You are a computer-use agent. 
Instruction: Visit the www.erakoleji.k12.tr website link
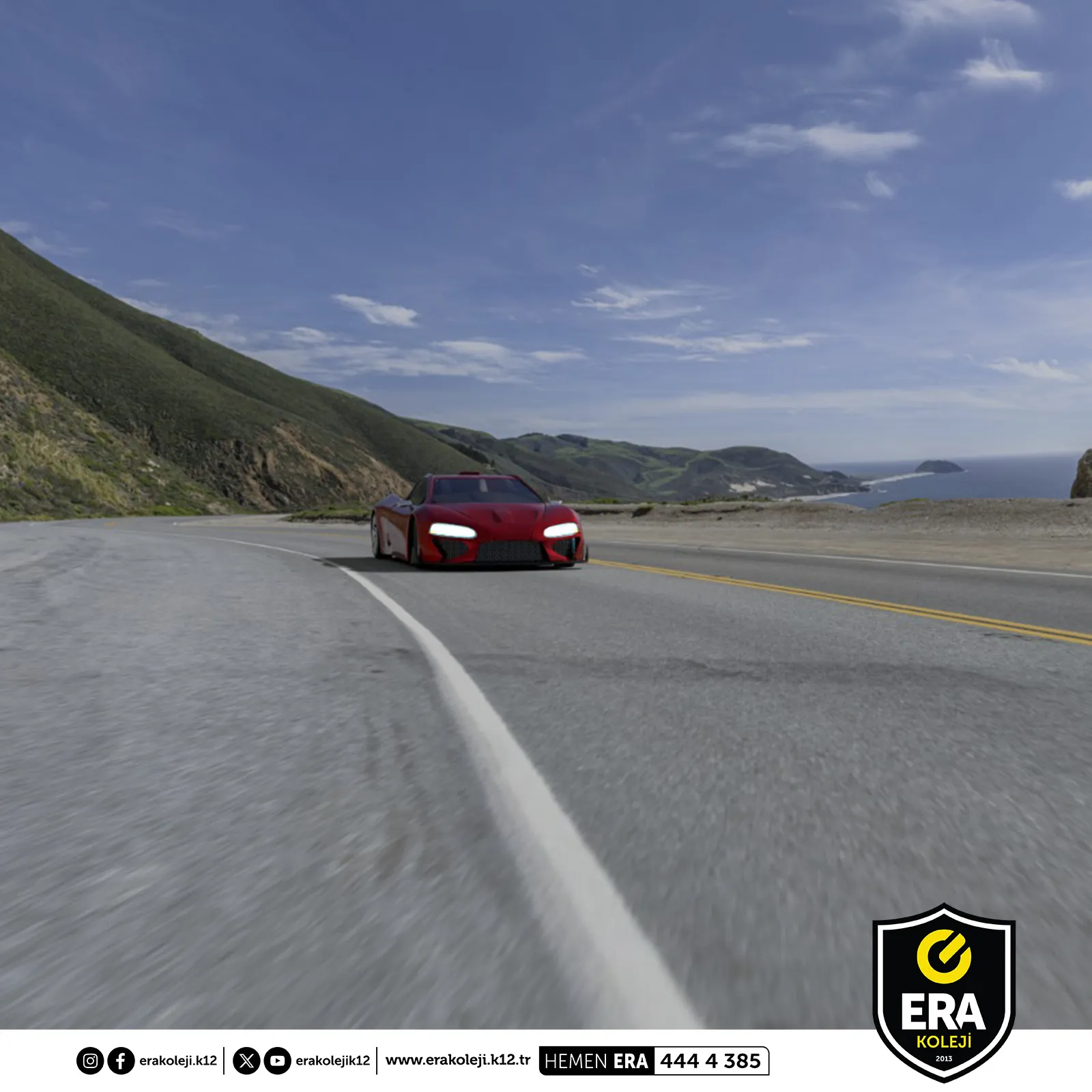(x=457, y=1060)
